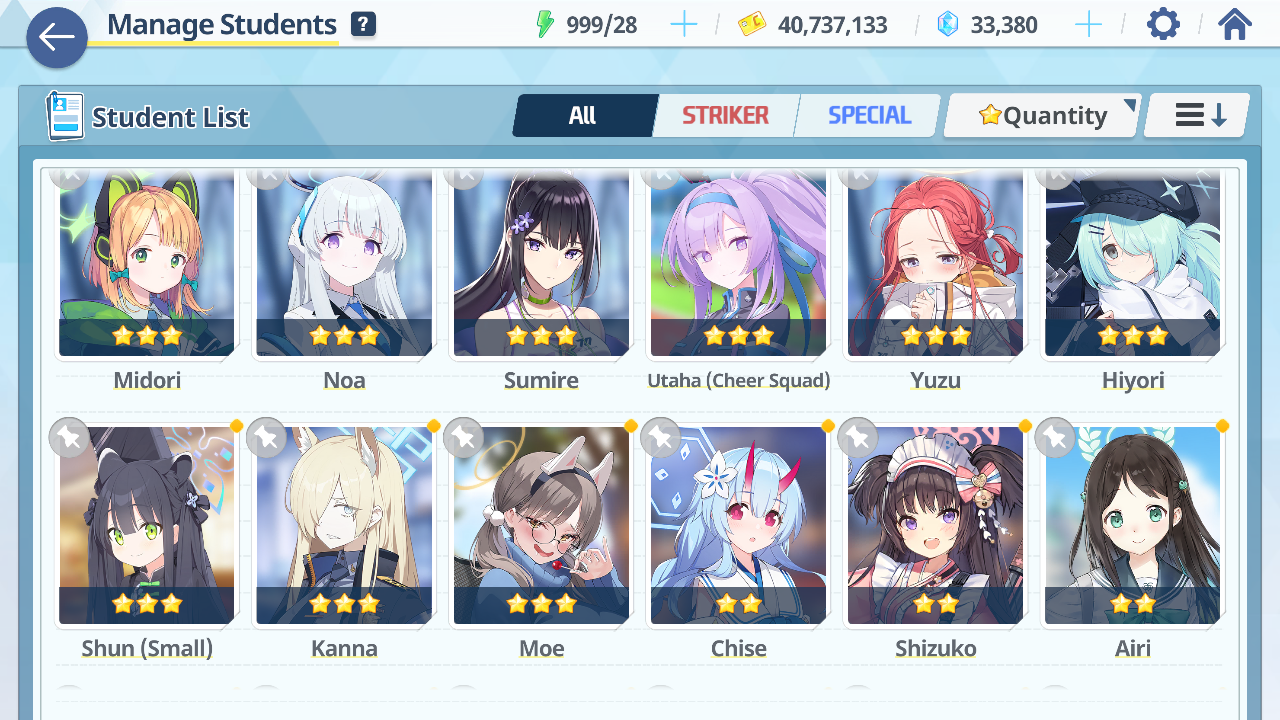1280x720 pixels.
Task: Select the Midori student card
Action: pyautogui.click(x=147, y=265)
